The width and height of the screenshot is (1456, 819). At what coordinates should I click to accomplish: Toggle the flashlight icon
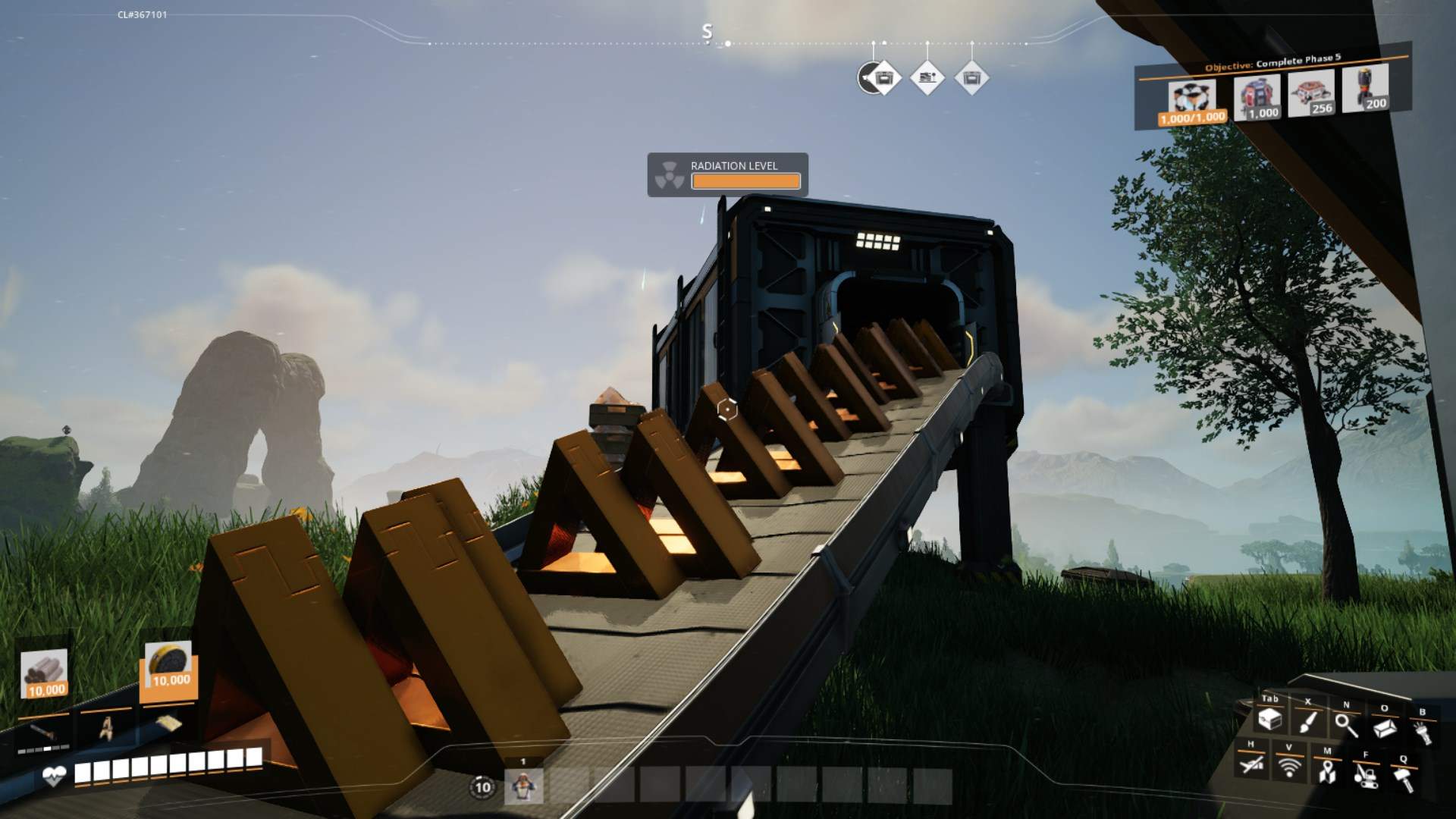[1423, 733]
